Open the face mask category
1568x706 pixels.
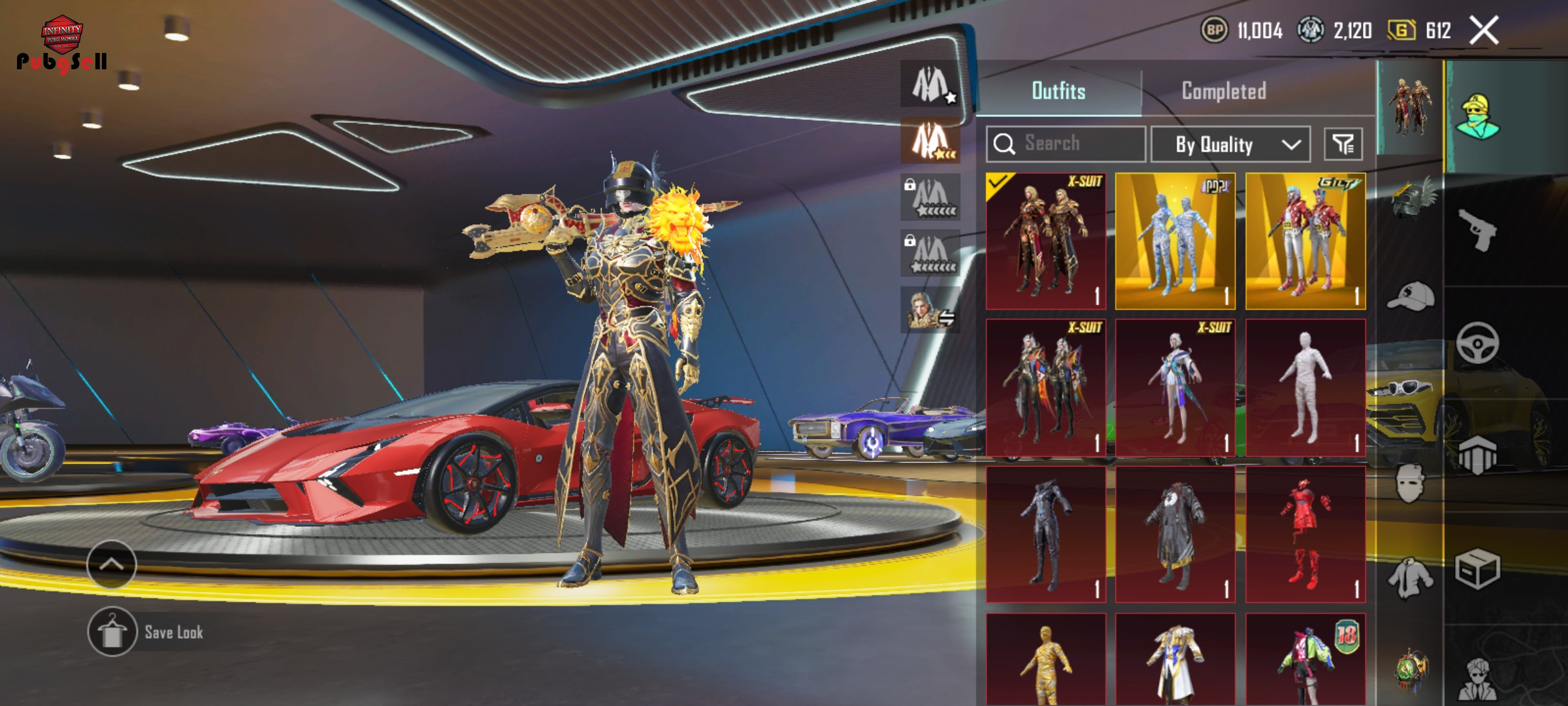(1410, 484)
